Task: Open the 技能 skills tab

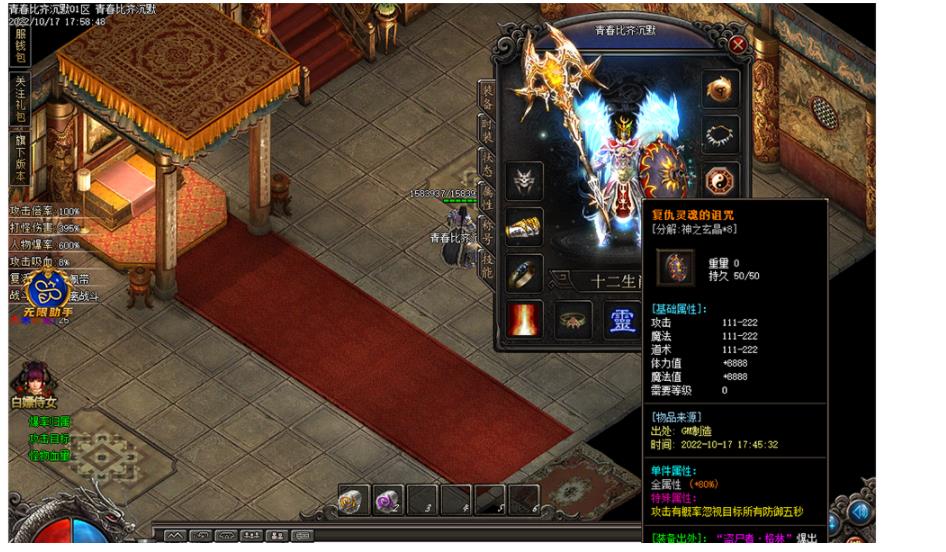Action: click(x=487, y=264)
